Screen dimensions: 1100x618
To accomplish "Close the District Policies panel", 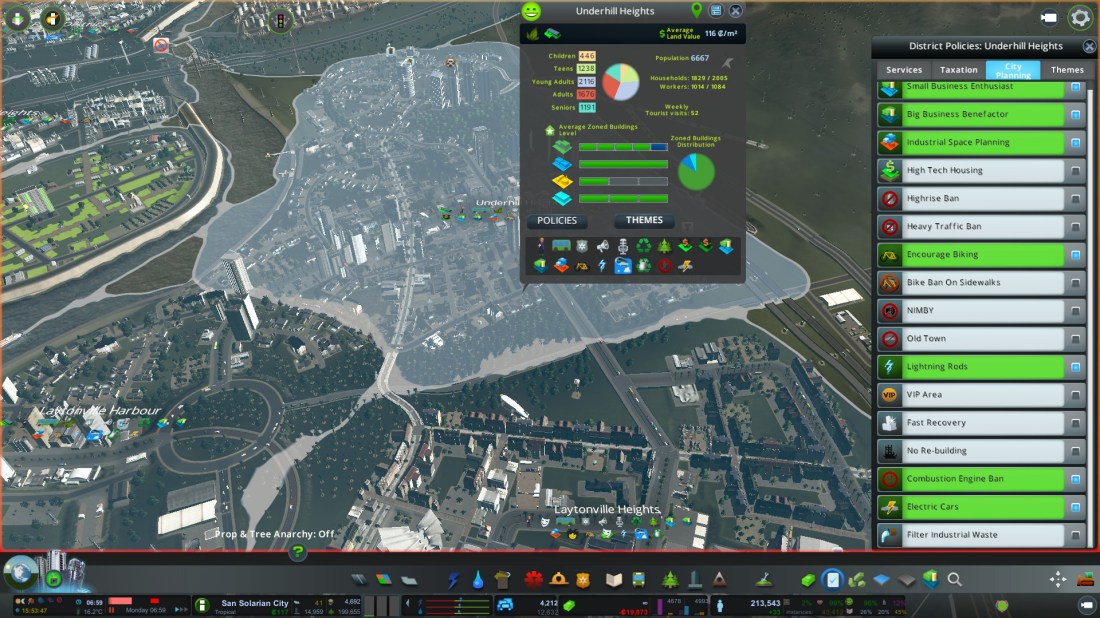I will [x=1089, y=46].
